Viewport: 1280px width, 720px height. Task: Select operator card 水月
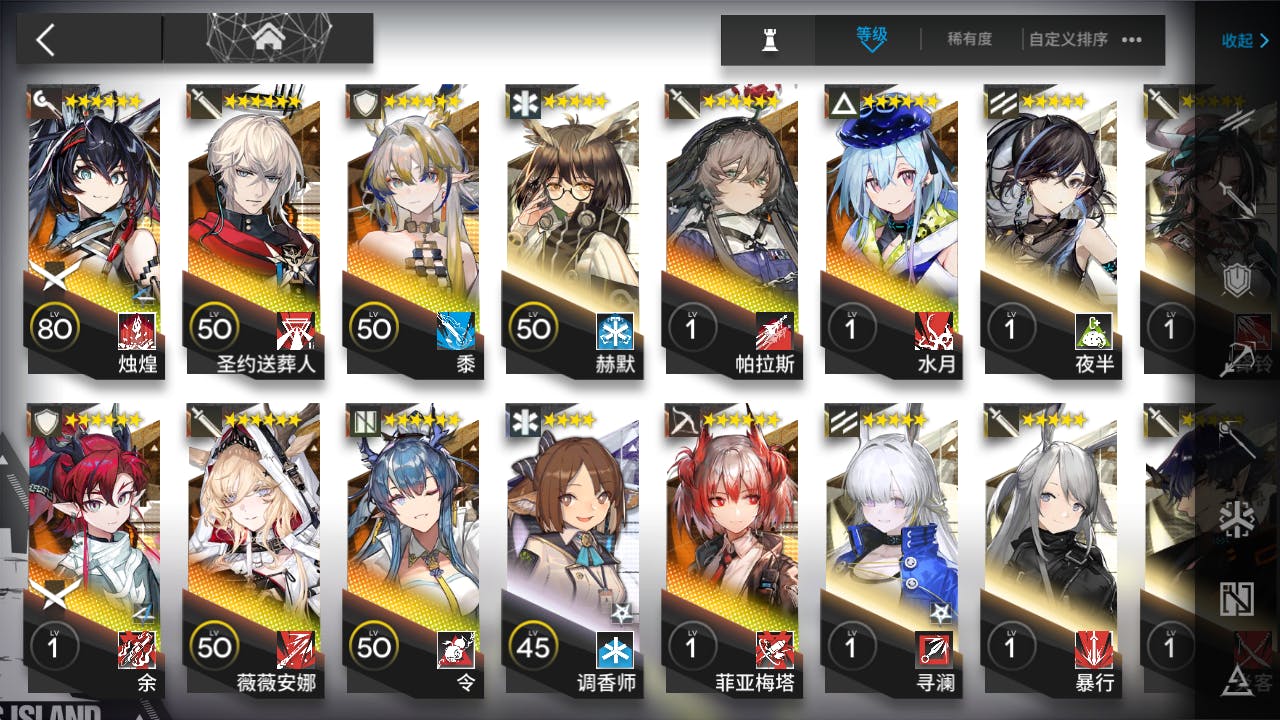click(891, 230)
